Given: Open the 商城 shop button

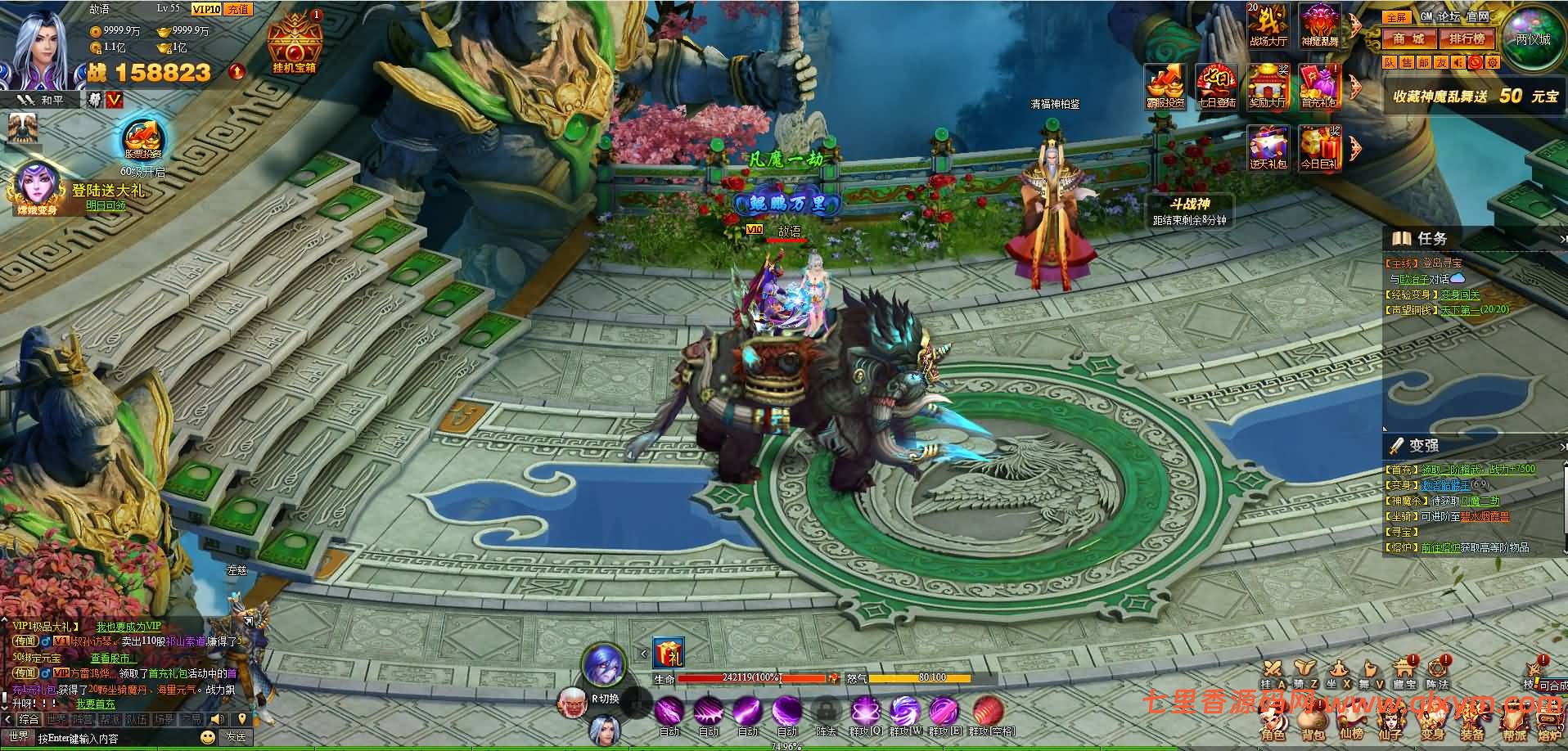Looking at the screenshot, I should (1408, 38).
